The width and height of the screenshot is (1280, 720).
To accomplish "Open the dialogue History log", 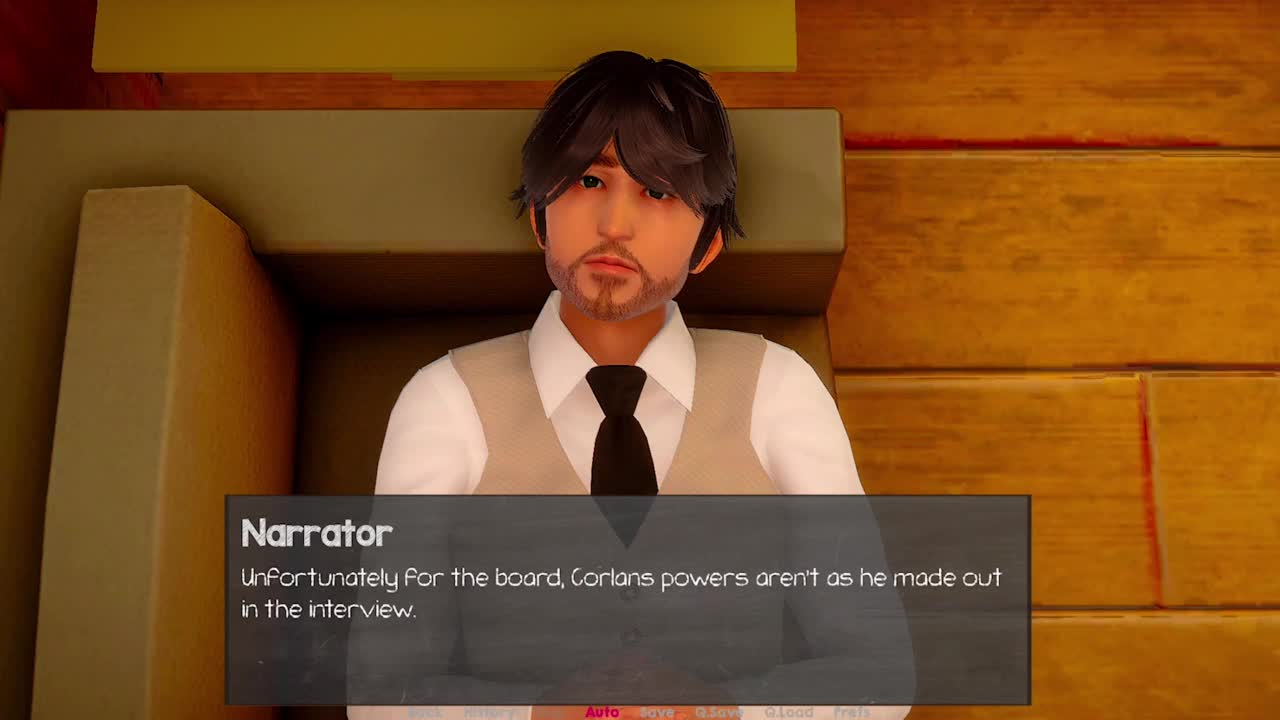I will (x=489, y=712).
